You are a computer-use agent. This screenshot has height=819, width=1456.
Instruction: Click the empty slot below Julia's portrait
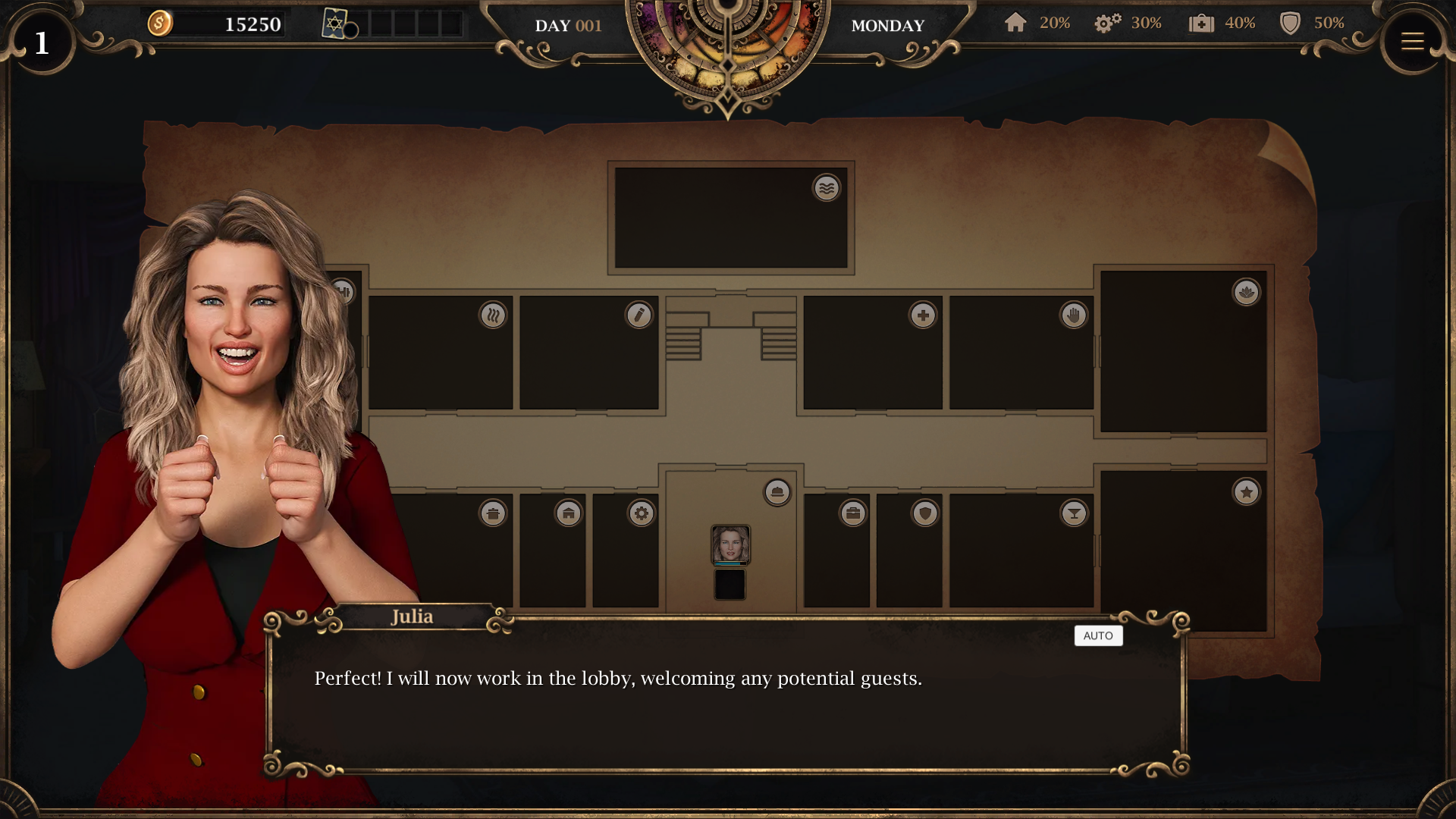pyautogui.click(x=730, y=585)
